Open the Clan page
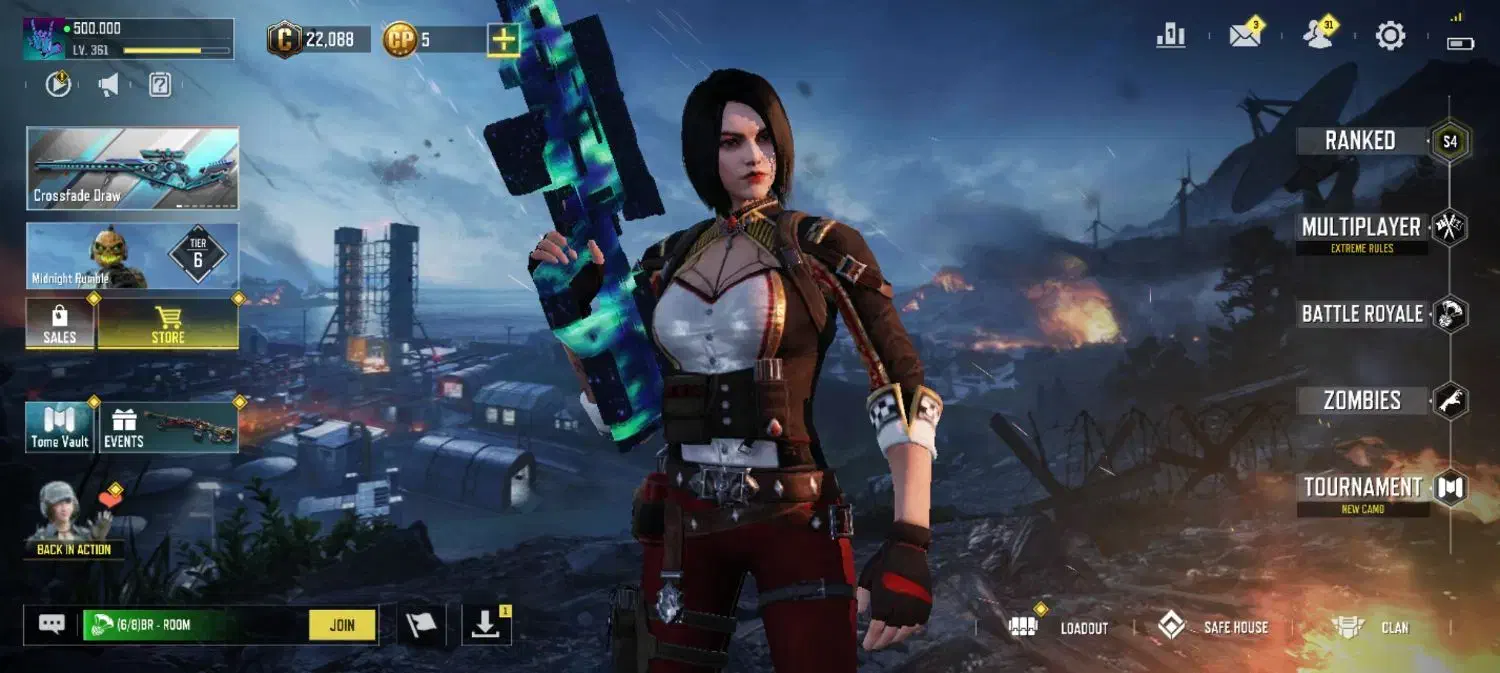Viewport: 1500px width, 673px height. click(1372, 627)
